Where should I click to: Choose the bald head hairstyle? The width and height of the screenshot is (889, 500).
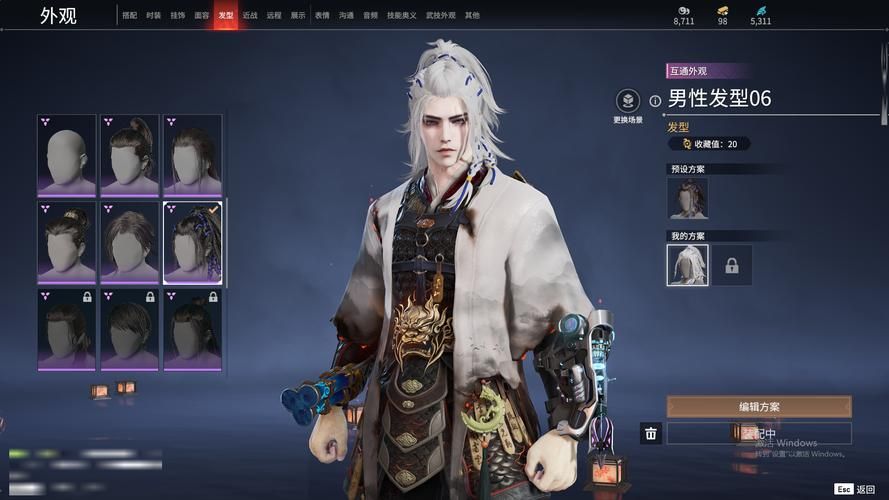67,154
